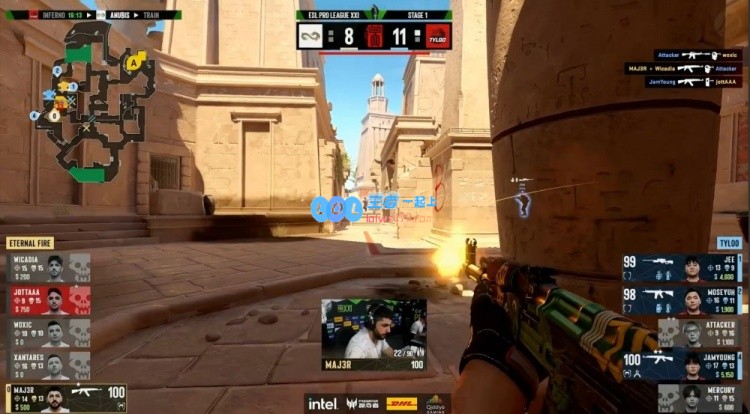The height and width of the screenshot is (414, 750).
Task: Select the A bombsite marker on minimap
Action: coord(133,62)
